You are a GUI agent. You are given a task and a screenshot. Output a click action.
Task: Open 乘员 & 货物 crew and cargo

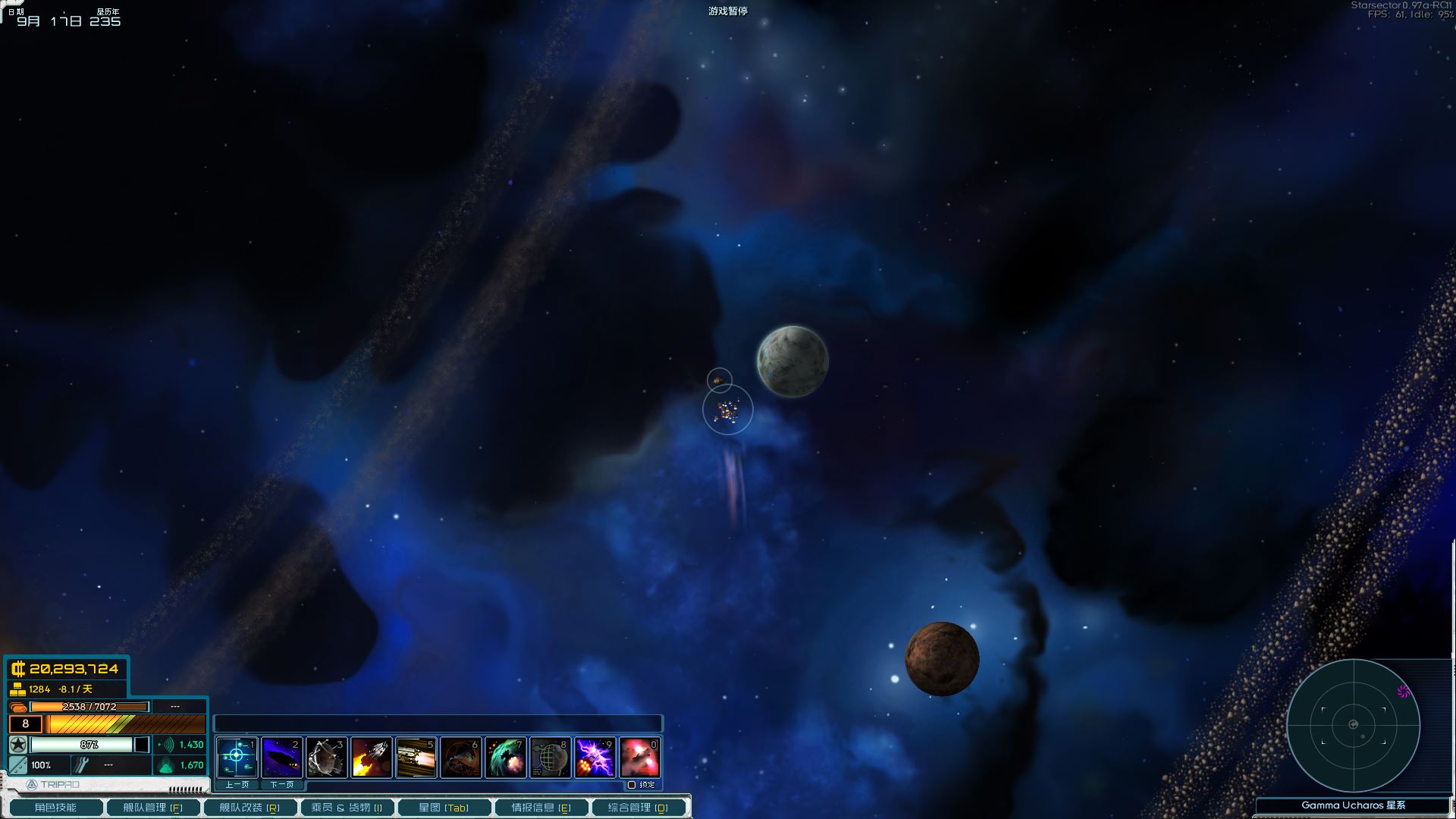pos(347,808)
